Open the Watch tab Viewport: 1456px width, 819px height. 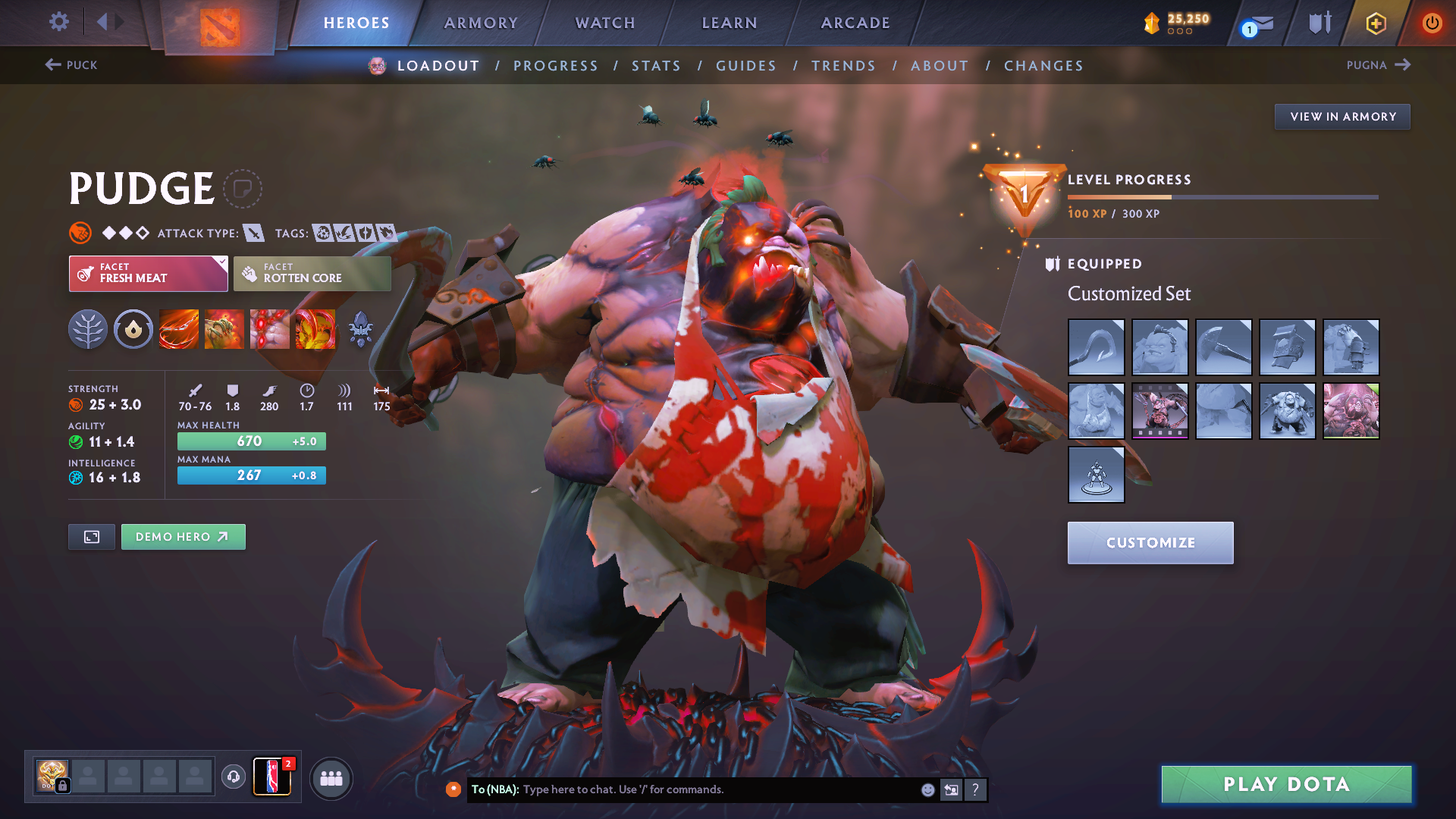tap(605, 23)
